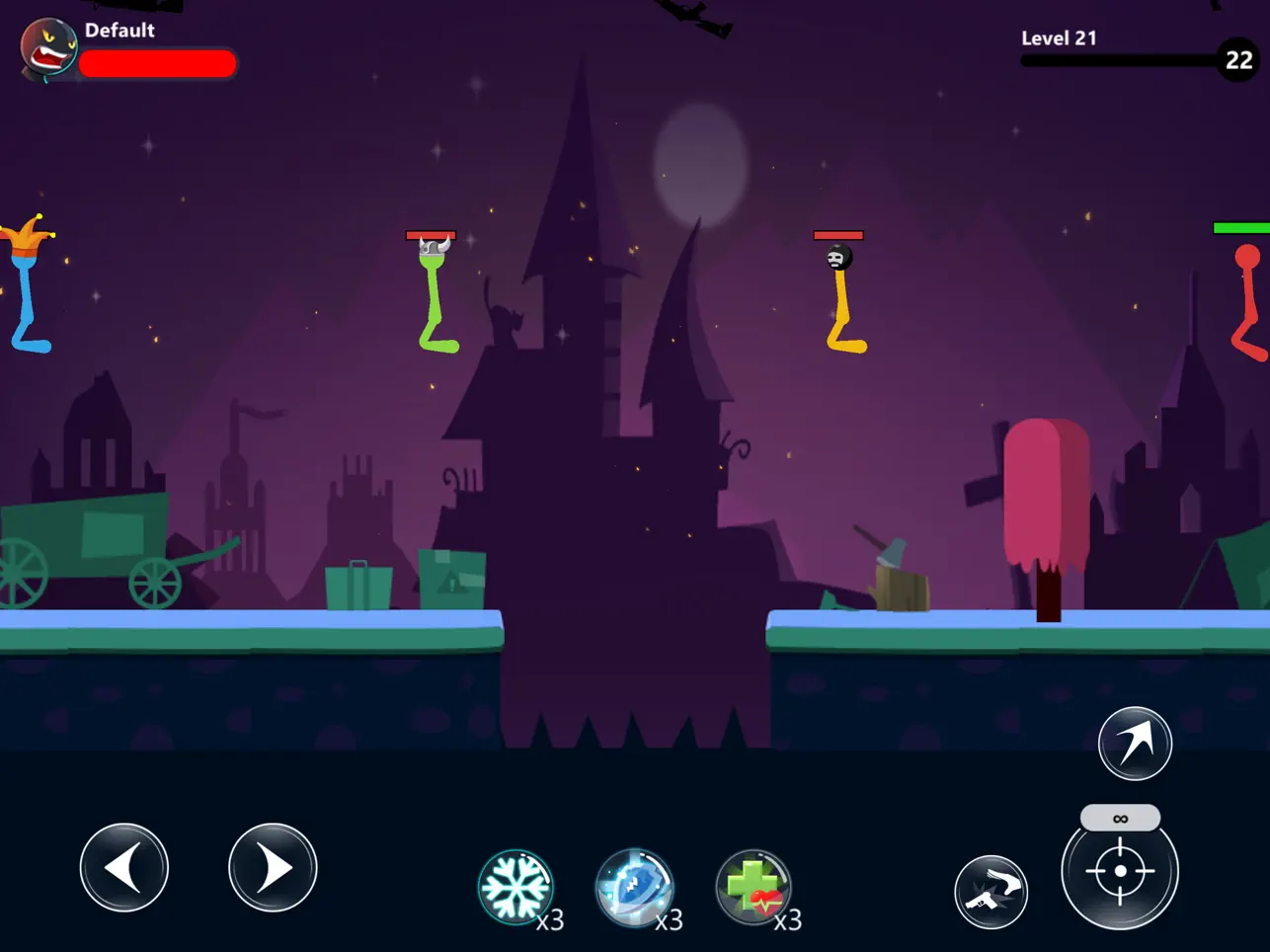The height and width of the screenshot is (952, 1270).
Task: Use the blue shield power-up
Action: tap(637, 888)
